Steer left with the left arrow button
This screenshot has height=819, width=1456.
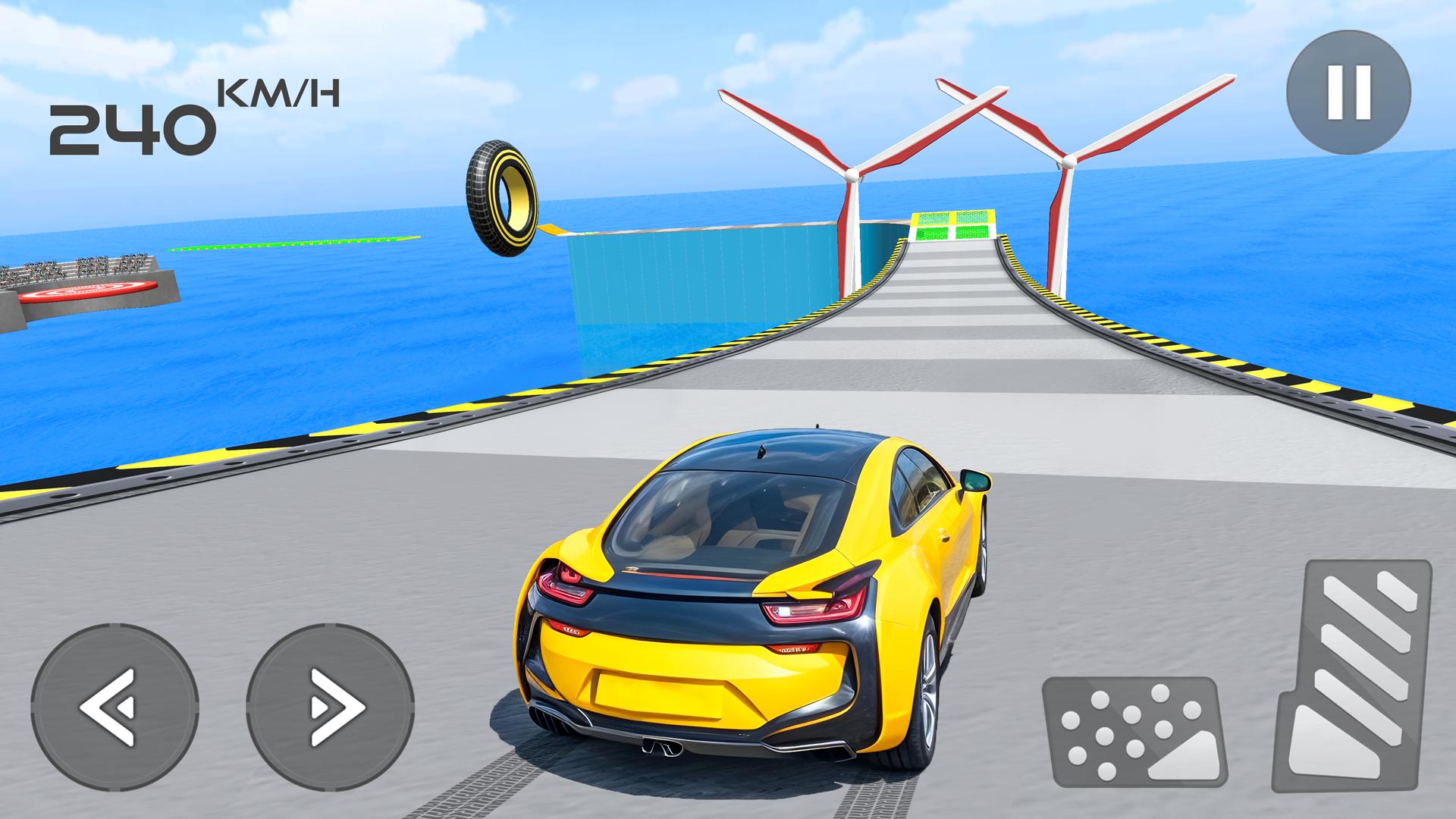click(115, 706)
